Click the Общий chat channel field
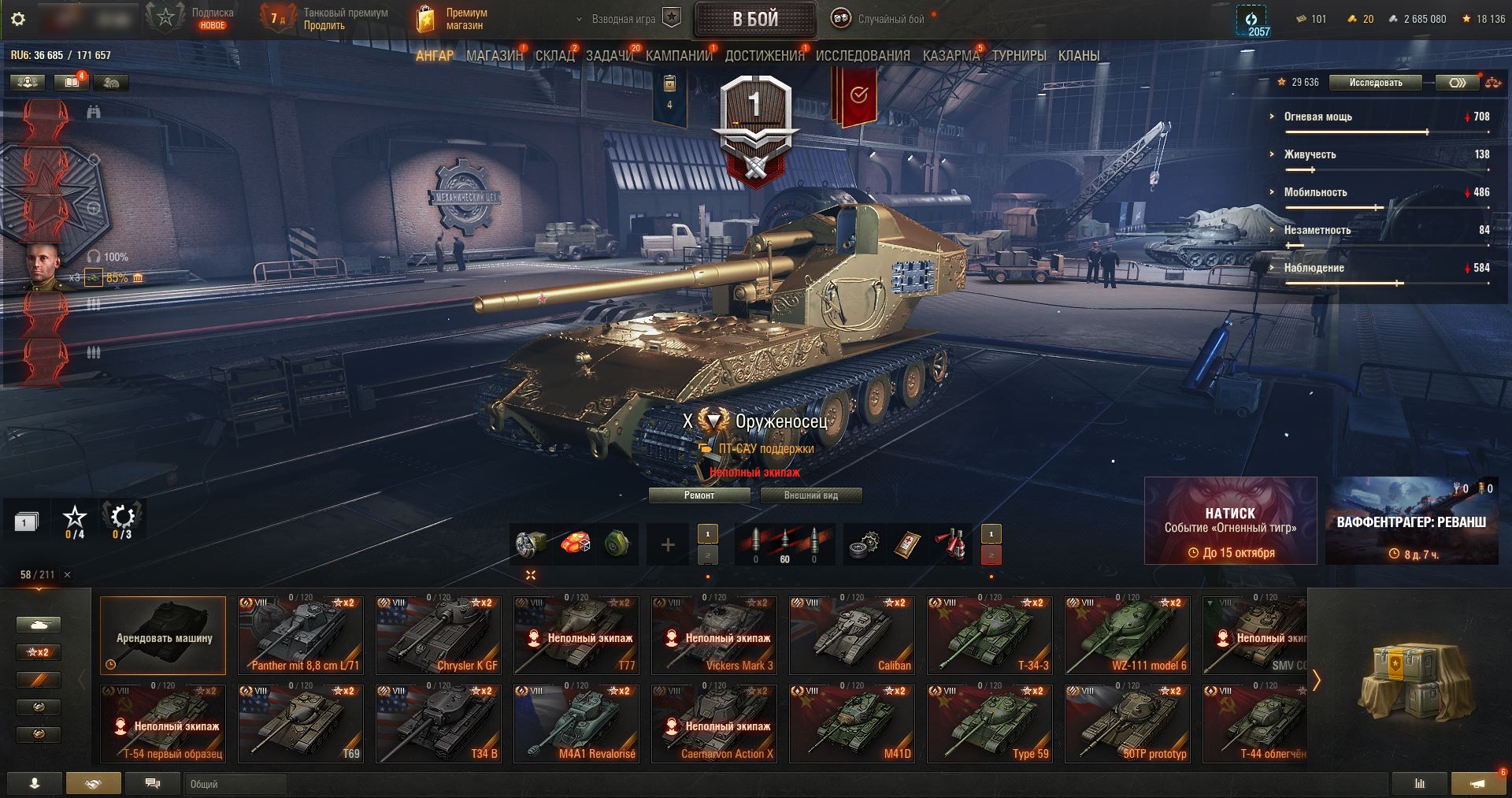Screen dimensions: 1512x798 pos(235,784)
